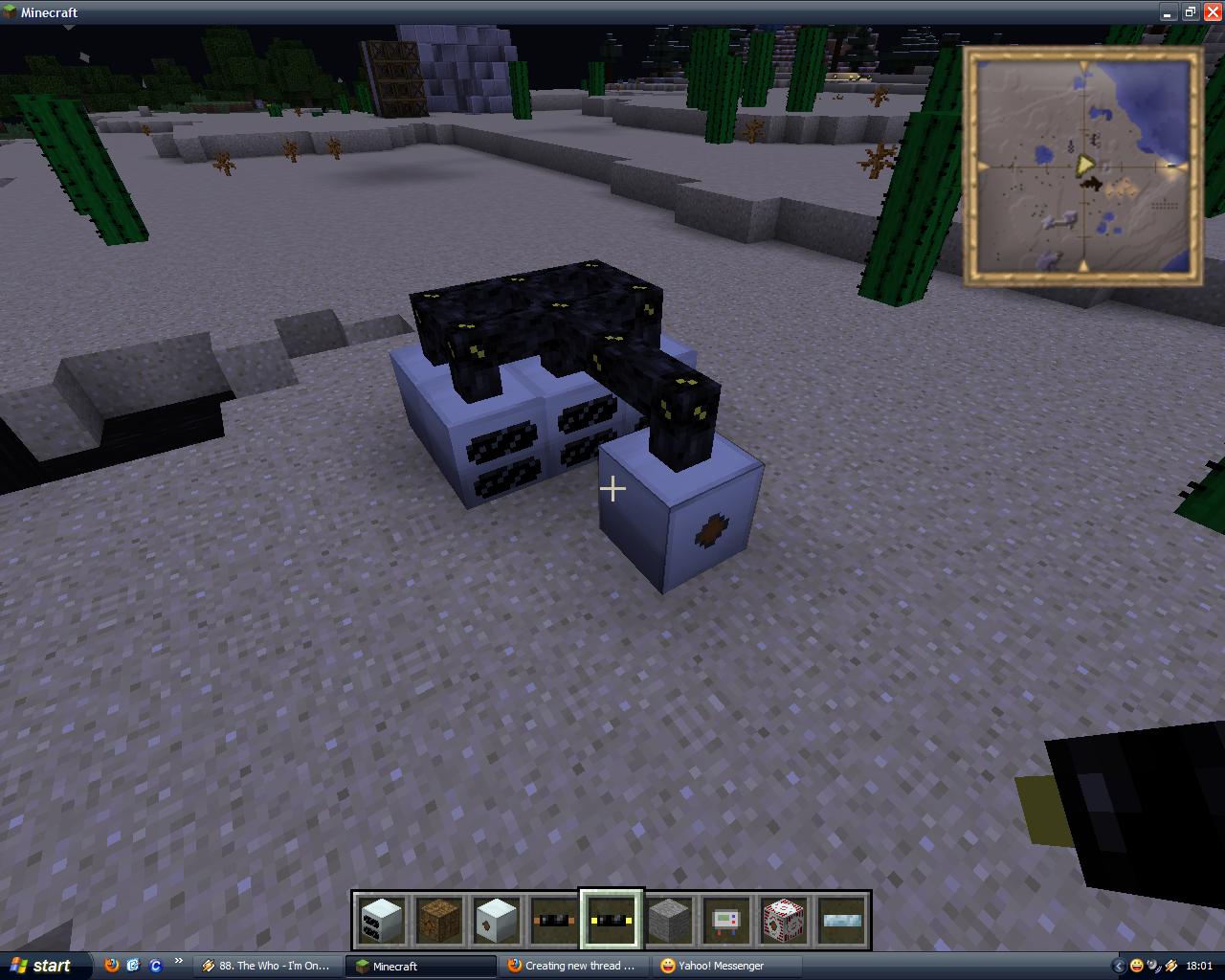Pick the grey stone block slot
The width and height of the screenshot is (1225, 980).
669,921
